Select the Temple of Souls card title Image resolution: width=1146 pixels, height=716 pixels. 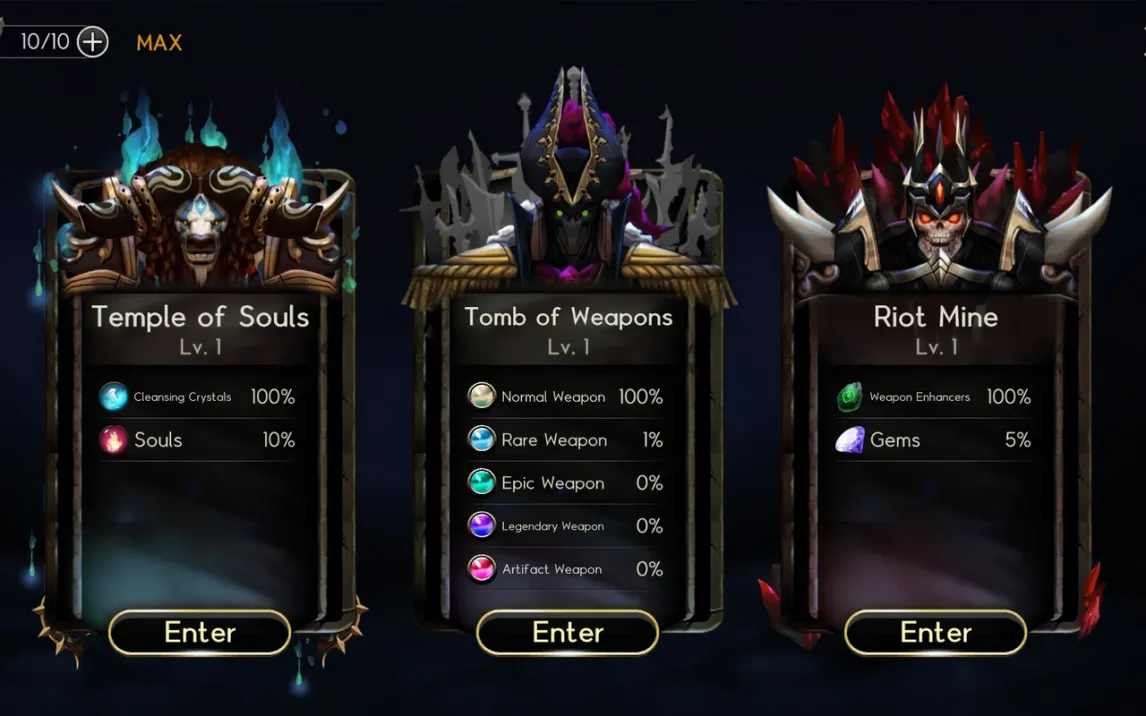tap(200, 317)
